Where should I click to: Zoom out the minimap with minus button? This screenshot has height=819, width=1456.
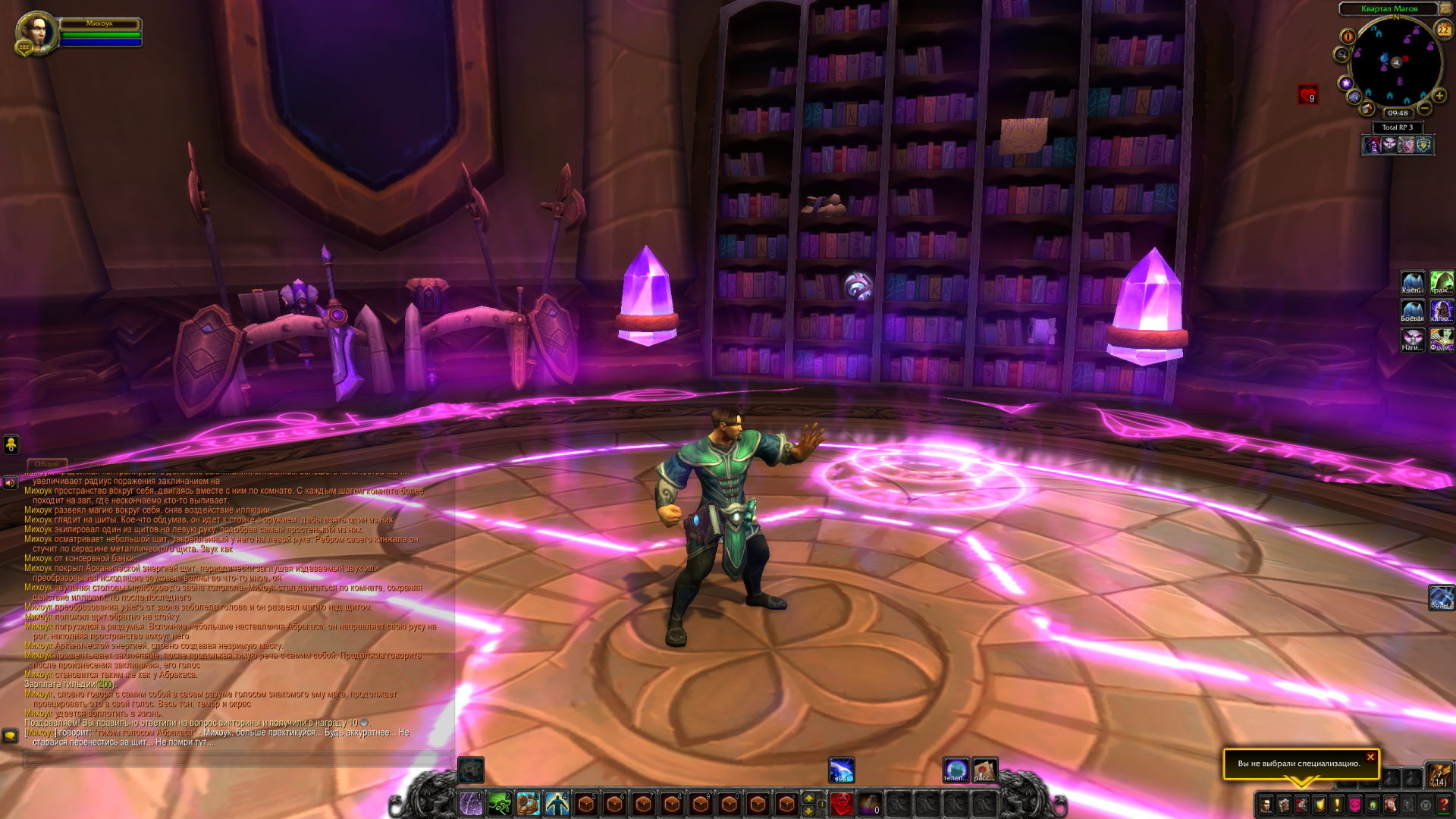pyautogui.click(x=1425, y=108)
